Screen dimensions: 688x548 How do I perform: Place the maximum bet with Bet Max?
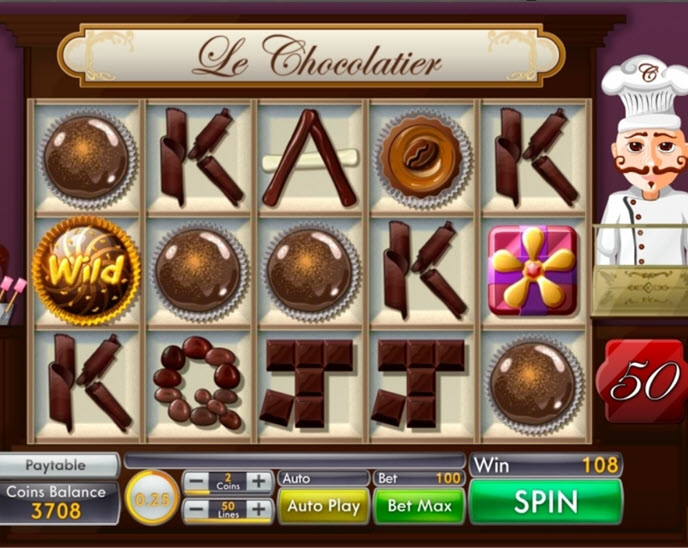click(420, 506)
